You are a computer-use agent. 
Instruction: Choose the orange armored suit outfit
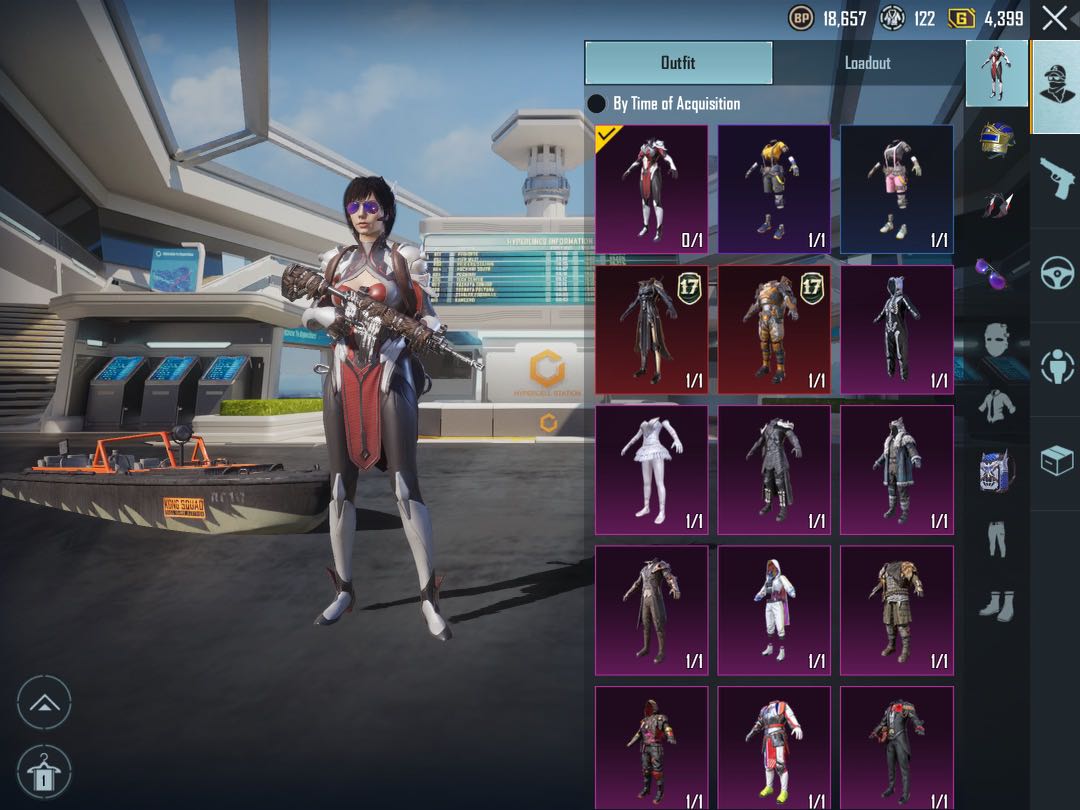click(x=774, y=329)
